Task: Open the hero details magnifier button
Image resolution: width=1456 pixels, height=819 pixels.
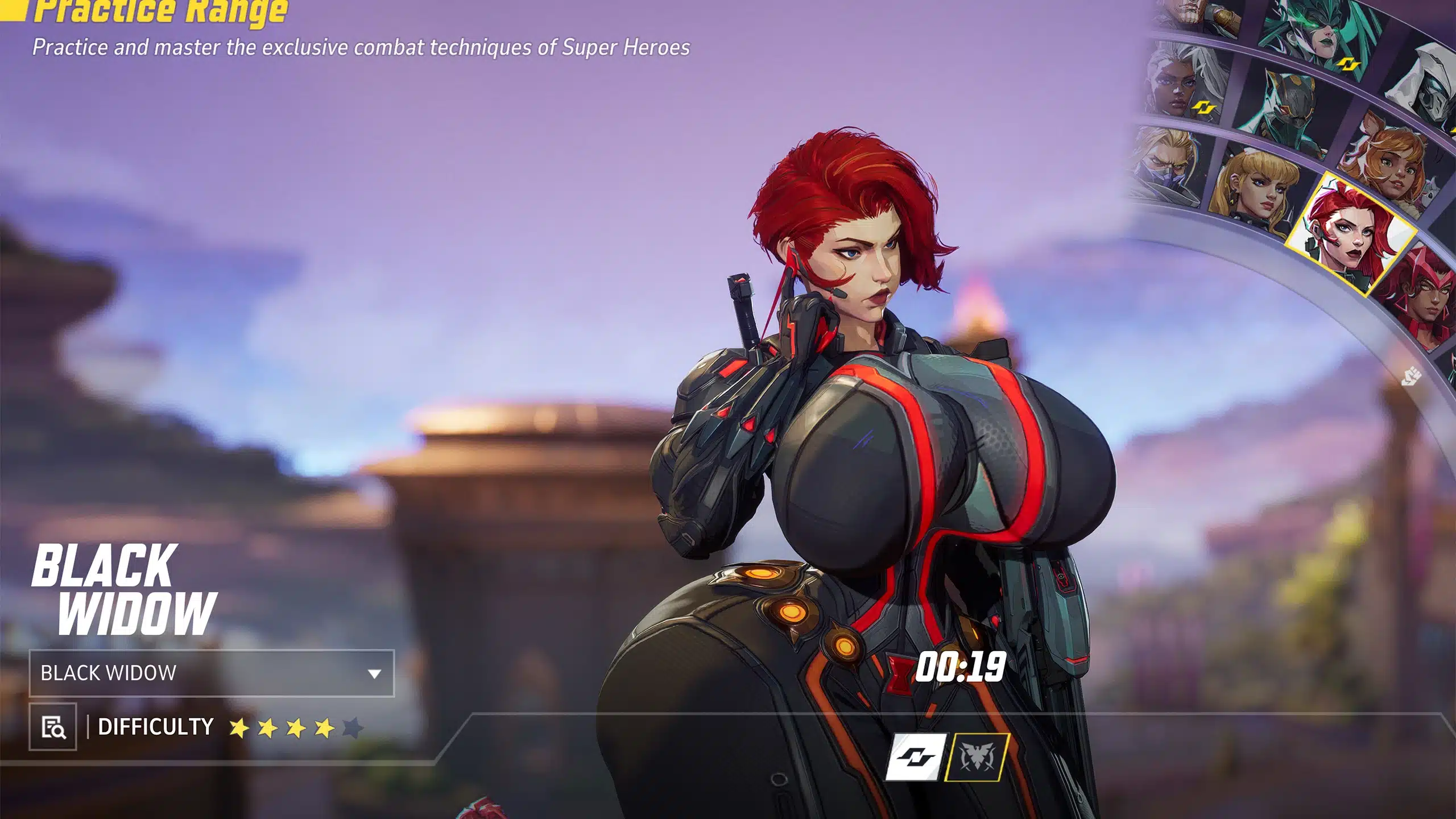Action: [53, 727]
